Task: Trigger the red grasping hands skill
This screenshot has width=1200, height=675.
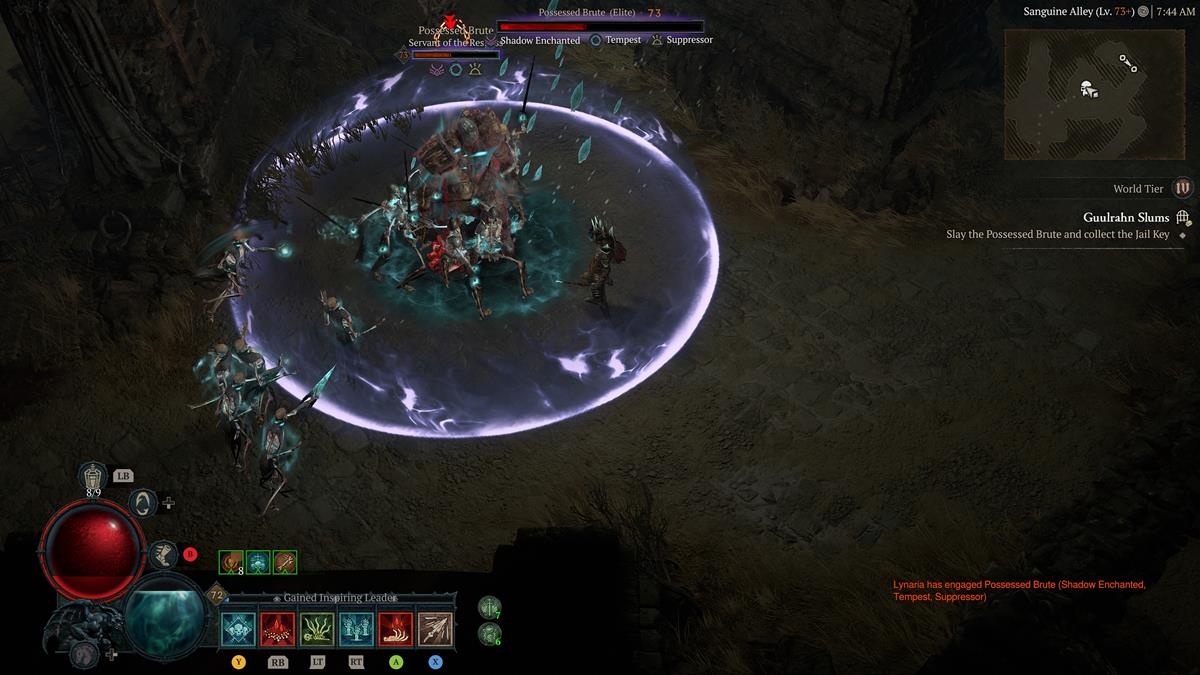Action: tap(396, 630)
